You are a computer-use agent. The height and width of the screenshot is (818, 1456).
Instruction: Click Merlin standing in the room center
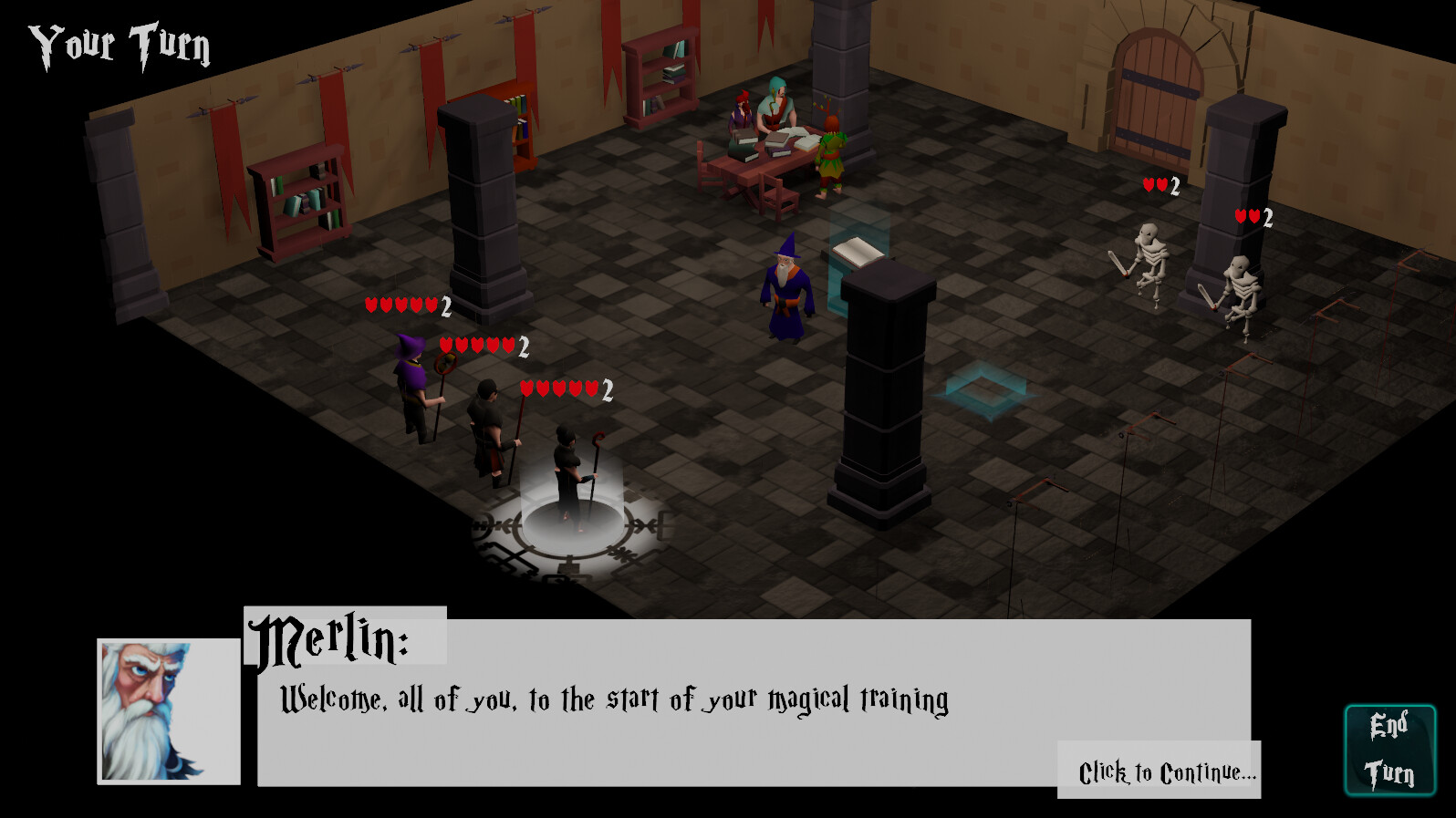(785, 292)
